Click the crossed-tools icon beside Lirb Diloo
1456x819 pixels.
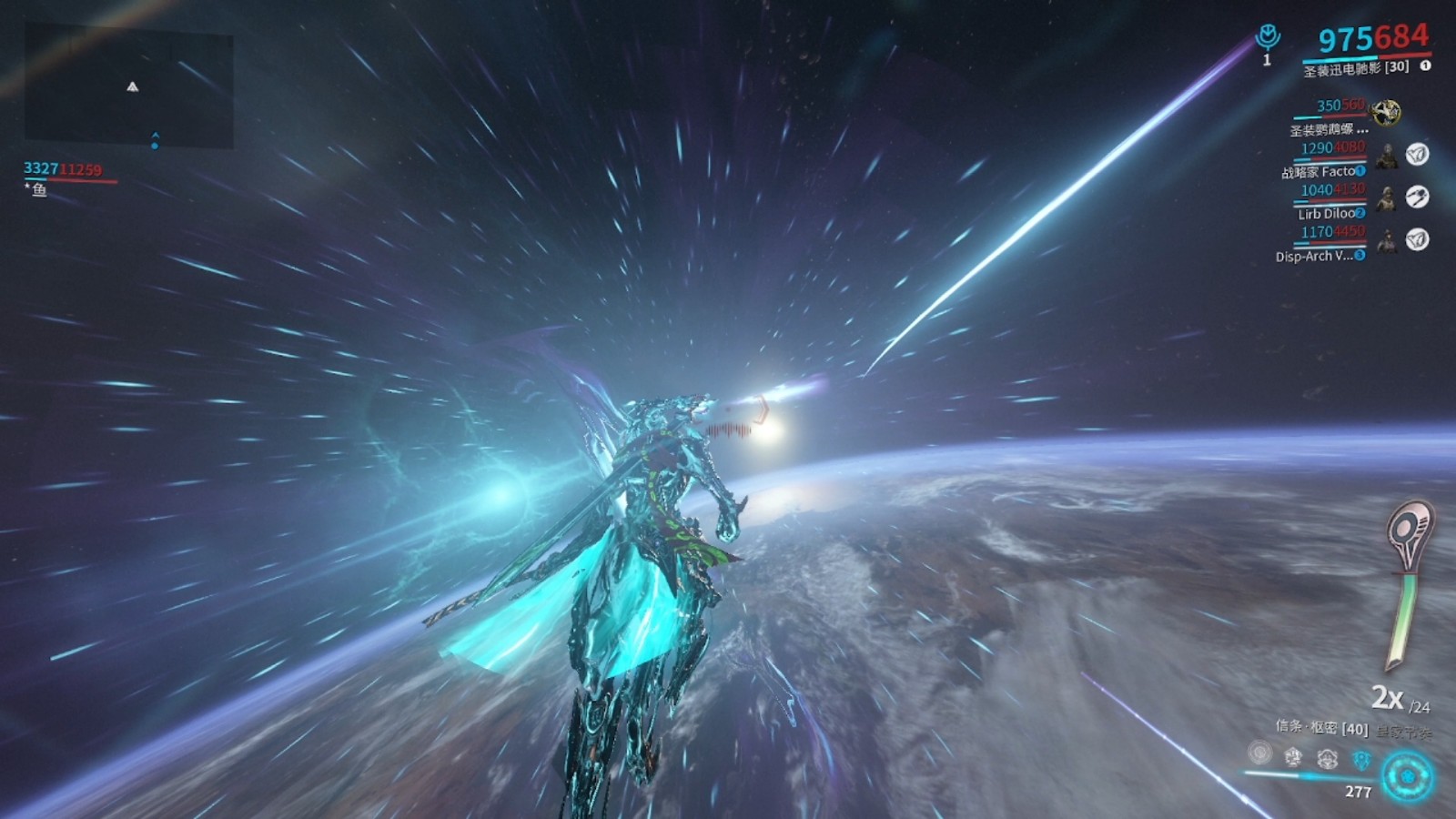1417,197
